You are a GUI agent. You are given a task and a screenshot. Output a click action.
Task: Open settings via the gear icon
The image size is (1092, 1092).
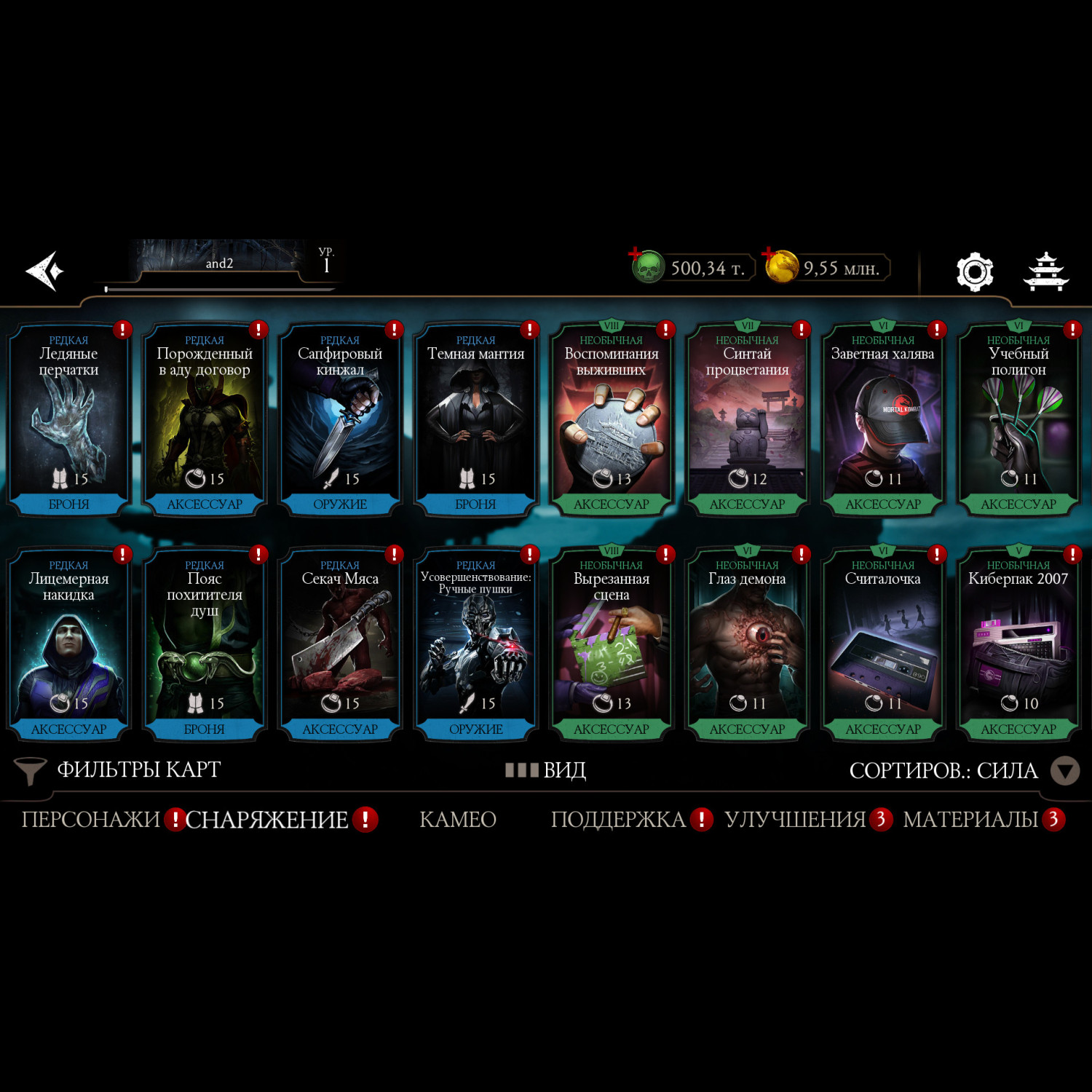[974, 272]
